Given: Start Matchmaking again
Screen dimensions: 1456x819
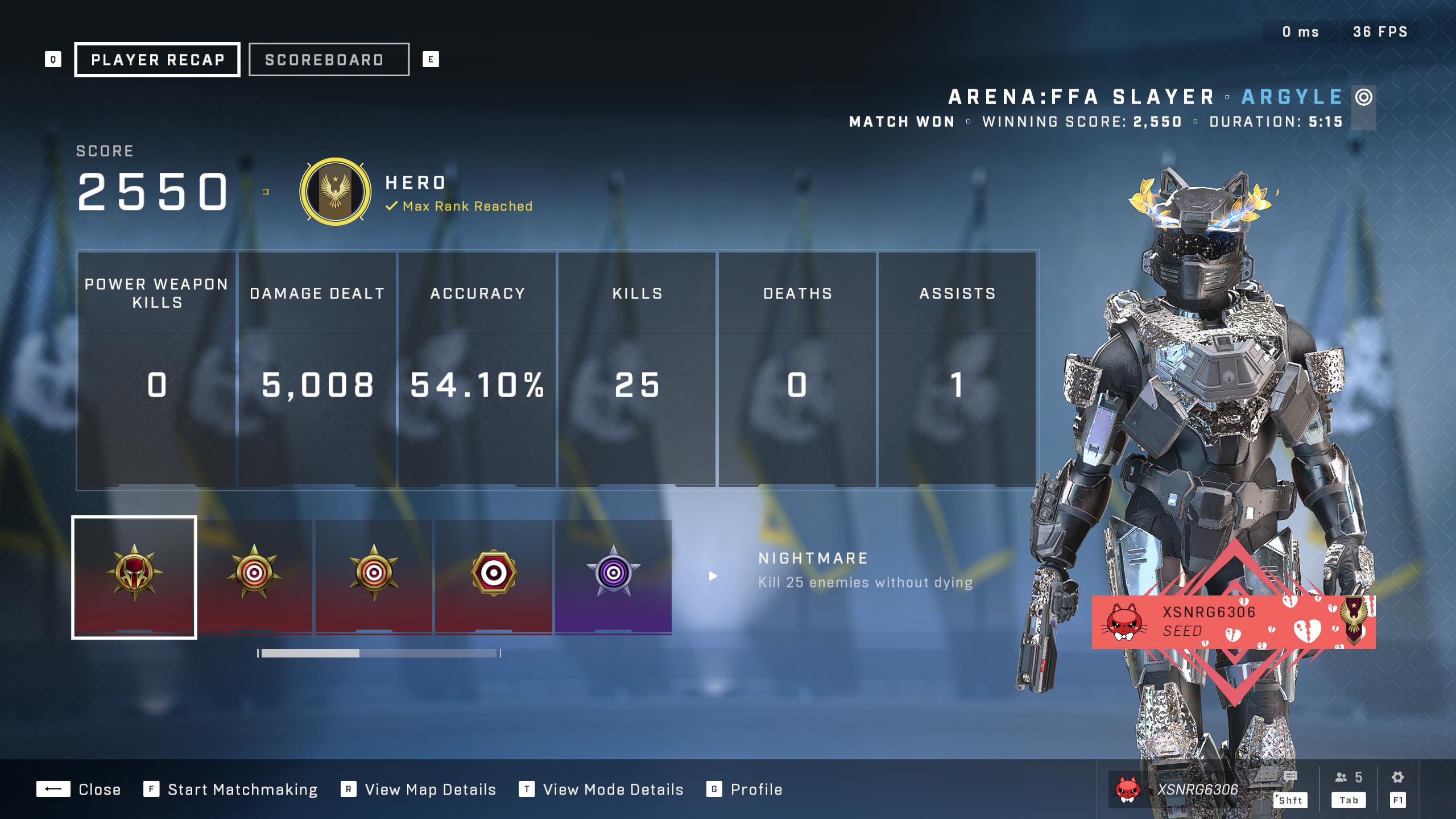Looking at the screenshot, I should (231, 789).
